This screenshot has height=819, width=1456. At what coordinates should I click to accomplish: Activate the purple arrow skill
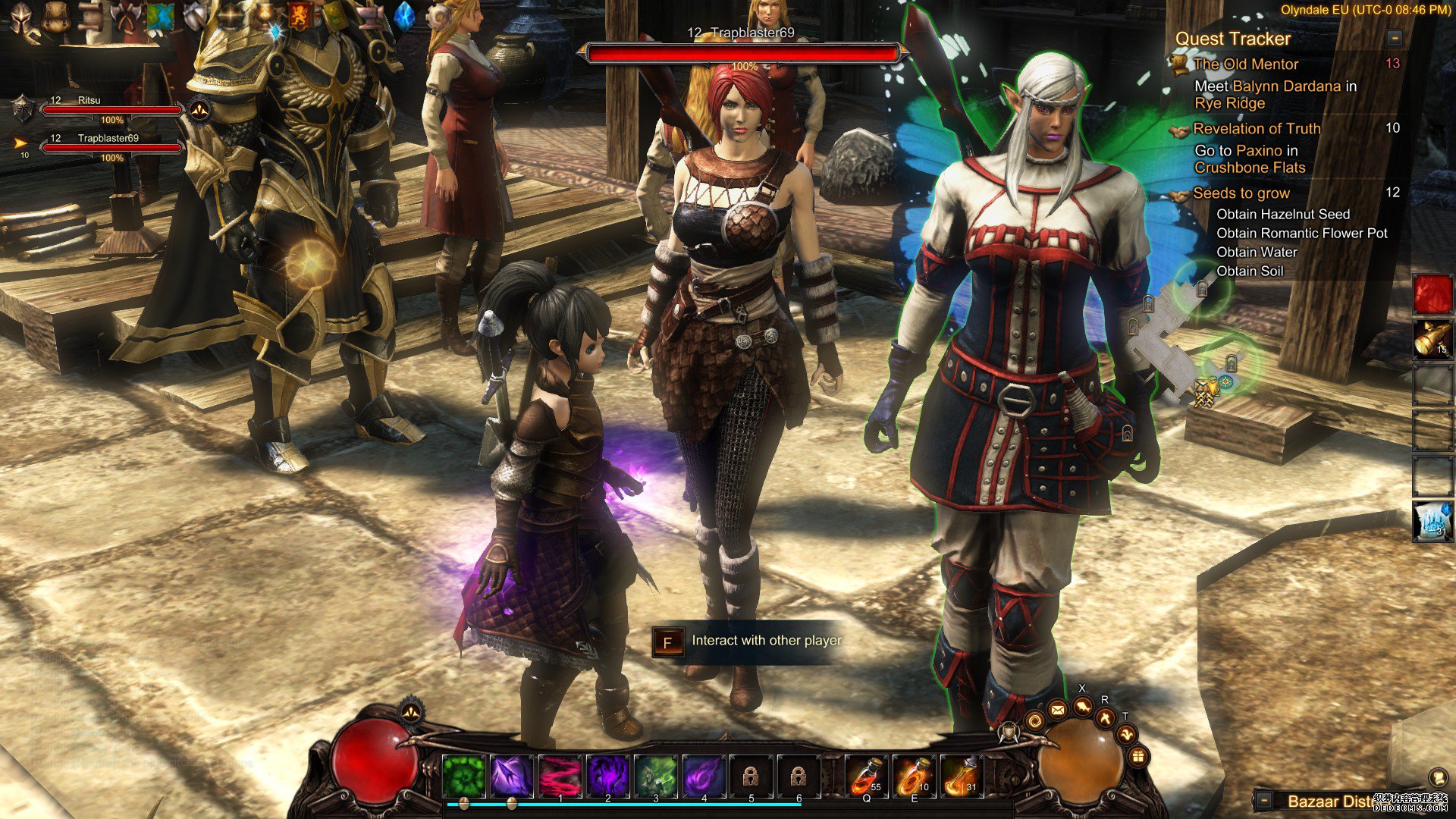[512, 777]
